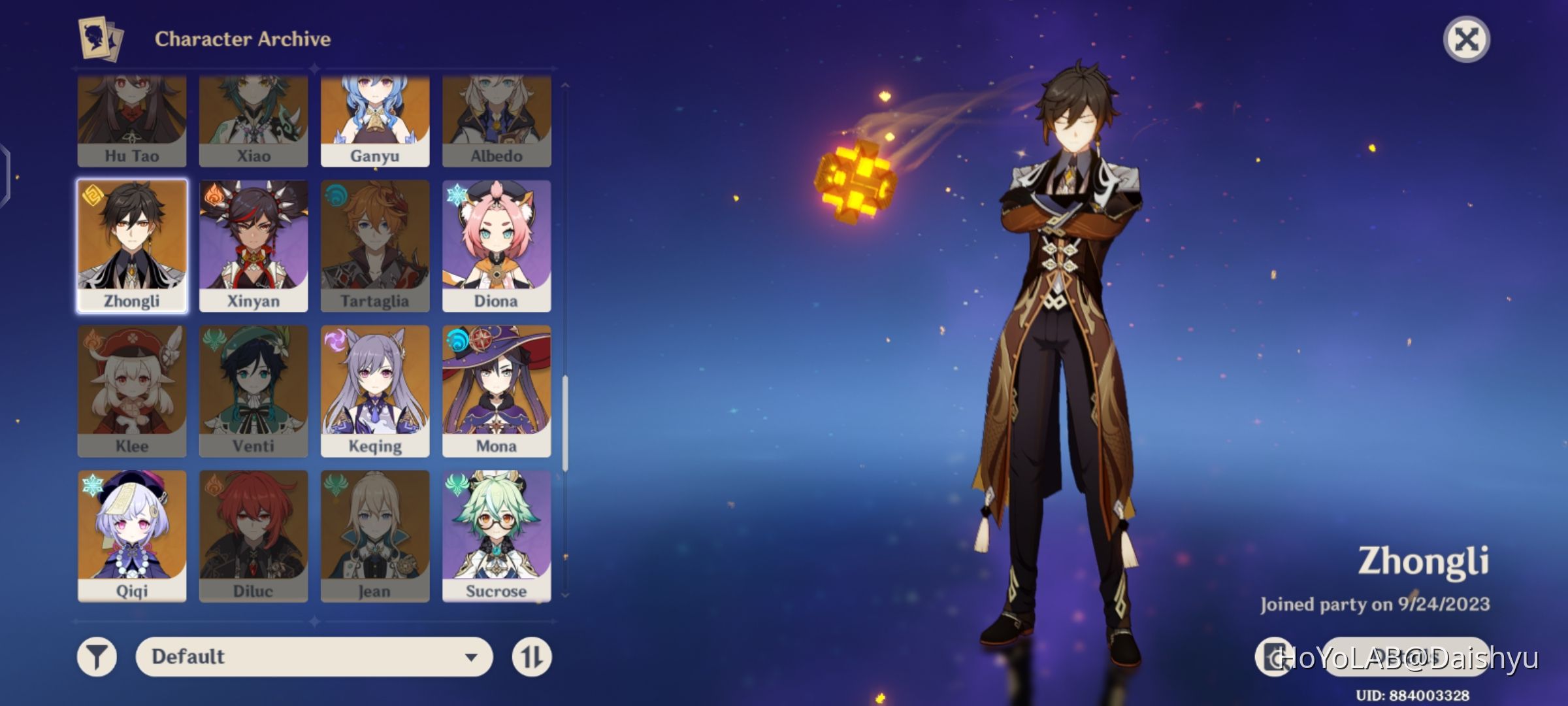Click the sort order icon beside the dropdown
Viewport: 1568px width, 706px height.
532,658
